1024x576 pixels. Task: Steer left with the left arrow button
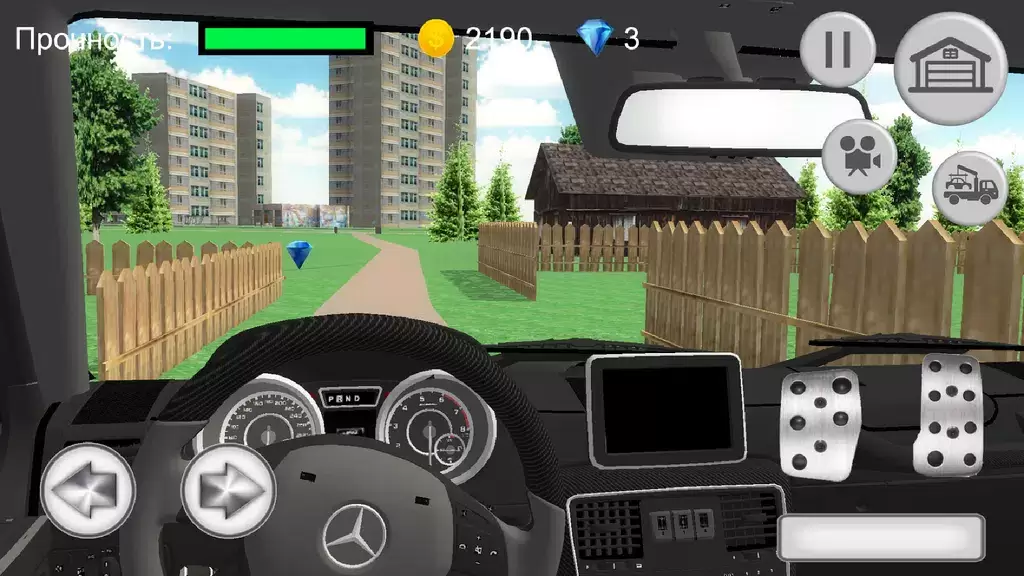tap(88, 490)
